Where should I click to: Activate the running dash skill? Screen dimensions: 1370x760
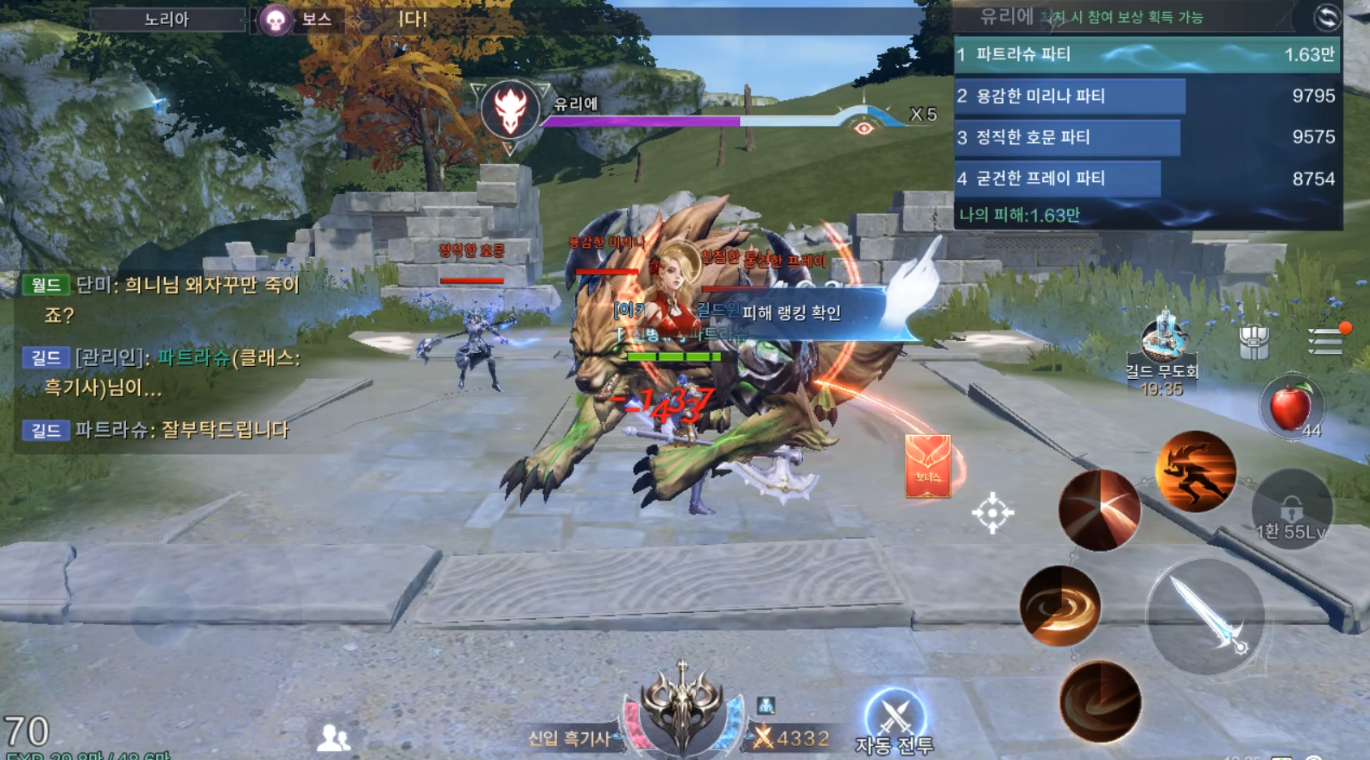click(x=1195, y=472)
